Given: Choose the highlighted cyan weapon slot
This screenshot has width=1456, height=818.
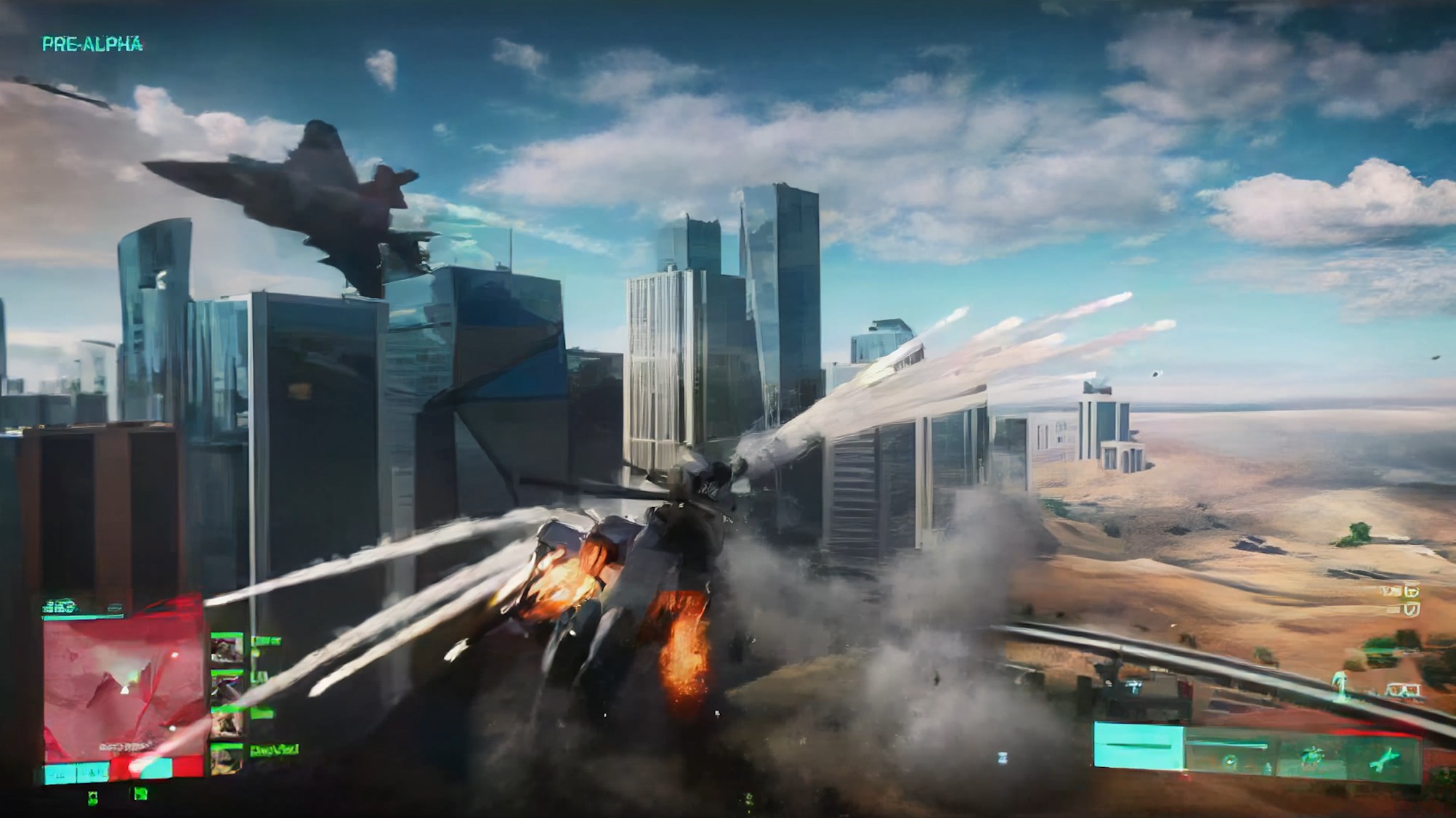Looking at the screenshot, I should (x=1138, y=746).
